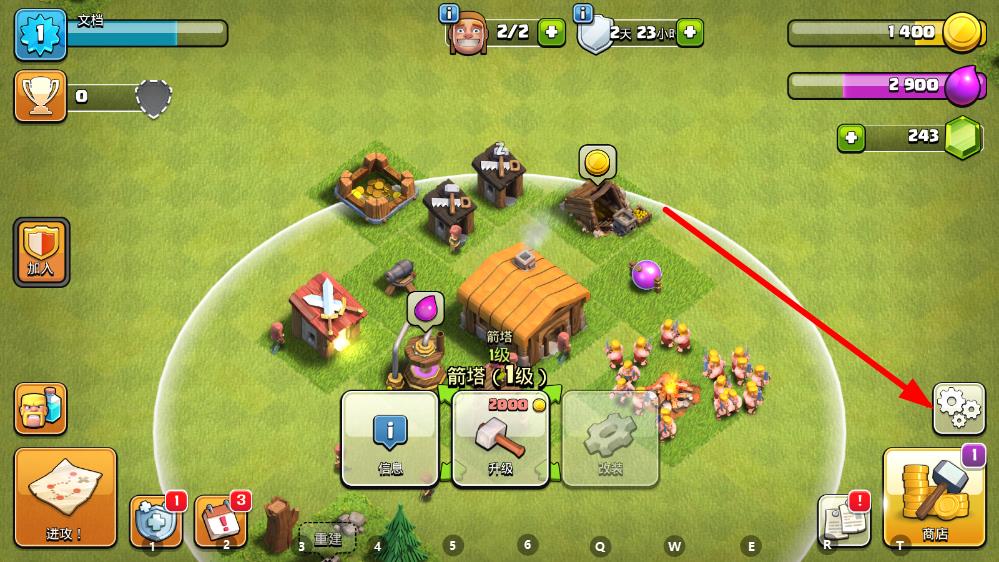
Task: Open builder info via the blue i icon
Action: (x=449, y=13)
